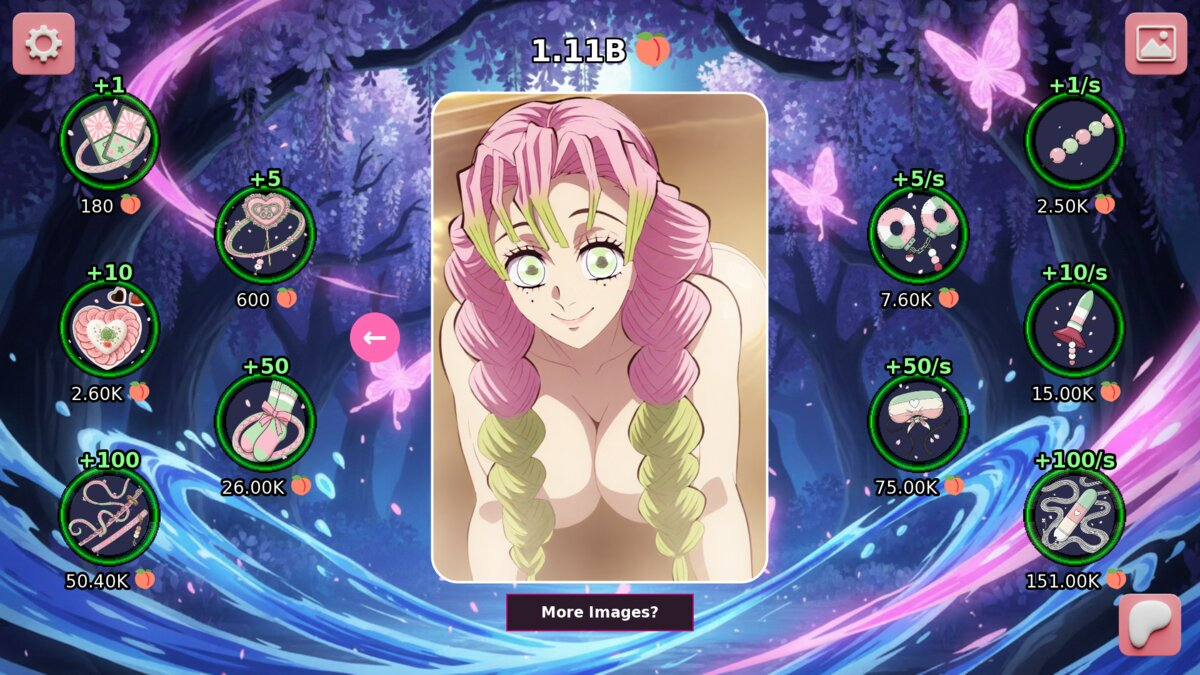Buy the +10 heart chocolate box upgrade
Screen dimensions: 1200x675
(109, 328)
